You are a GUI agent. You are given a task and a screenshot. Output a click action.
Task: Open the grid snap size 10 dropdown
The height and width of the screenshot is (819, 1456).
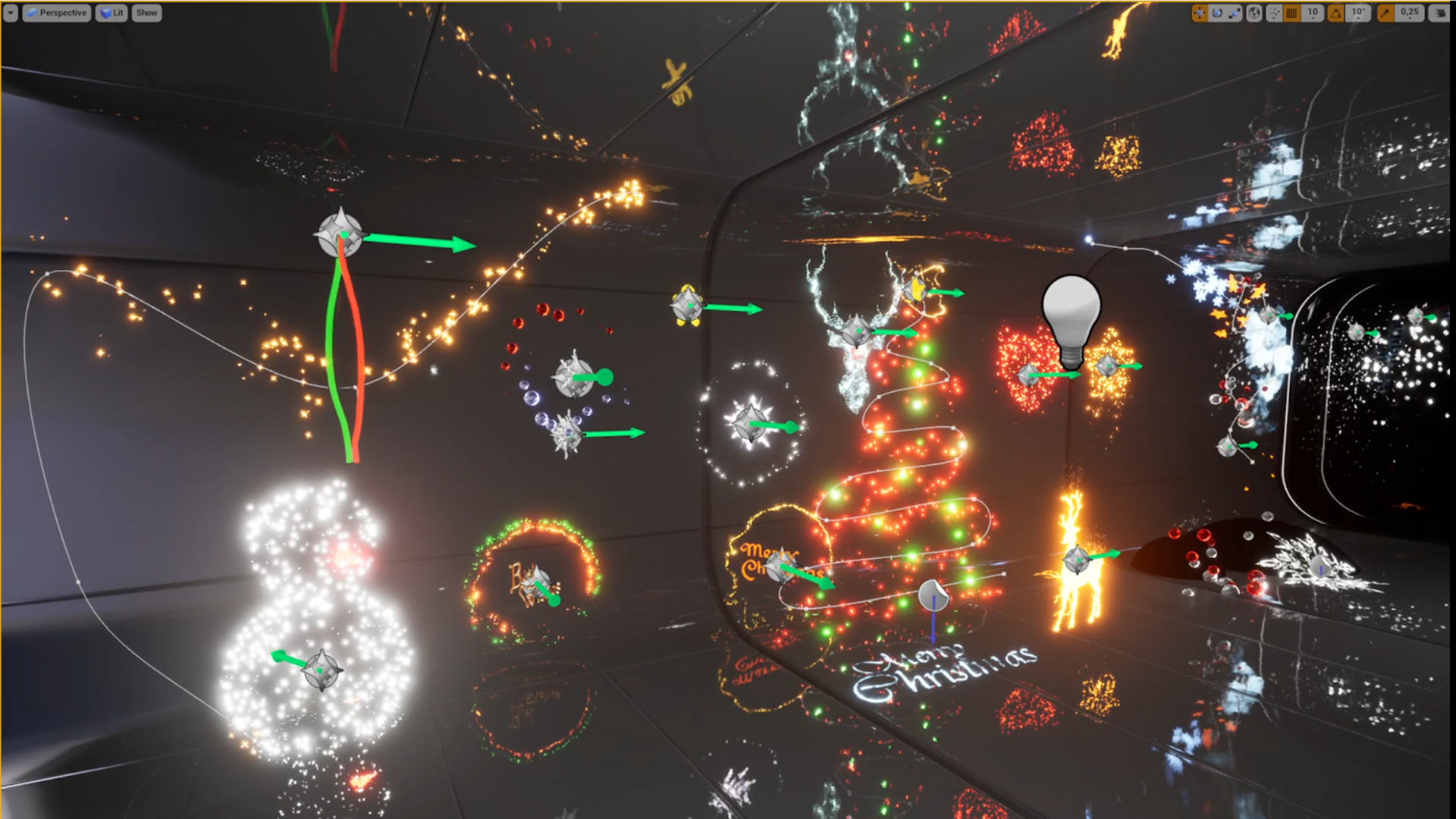[x=1314, y=13]
